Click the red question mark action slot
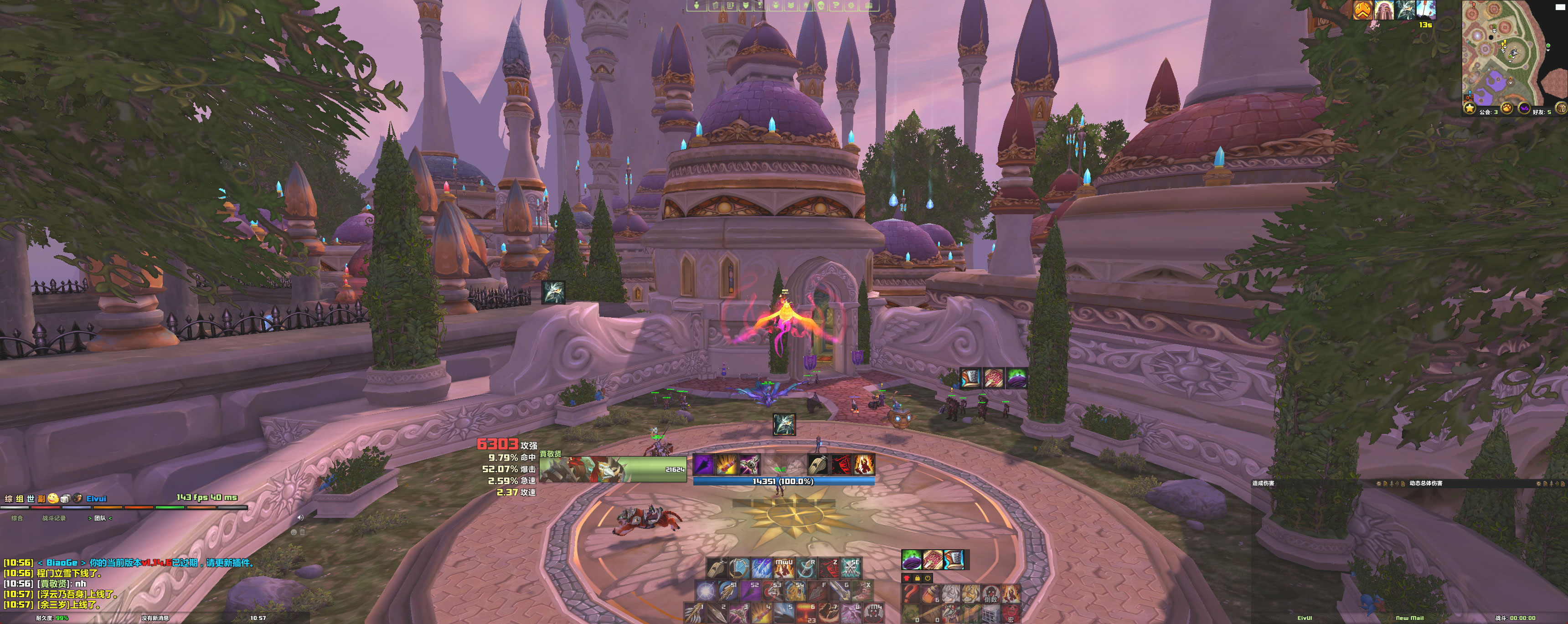Image resolution: width=1568 pixels, height=624 pixels. (x=911, y=593)
